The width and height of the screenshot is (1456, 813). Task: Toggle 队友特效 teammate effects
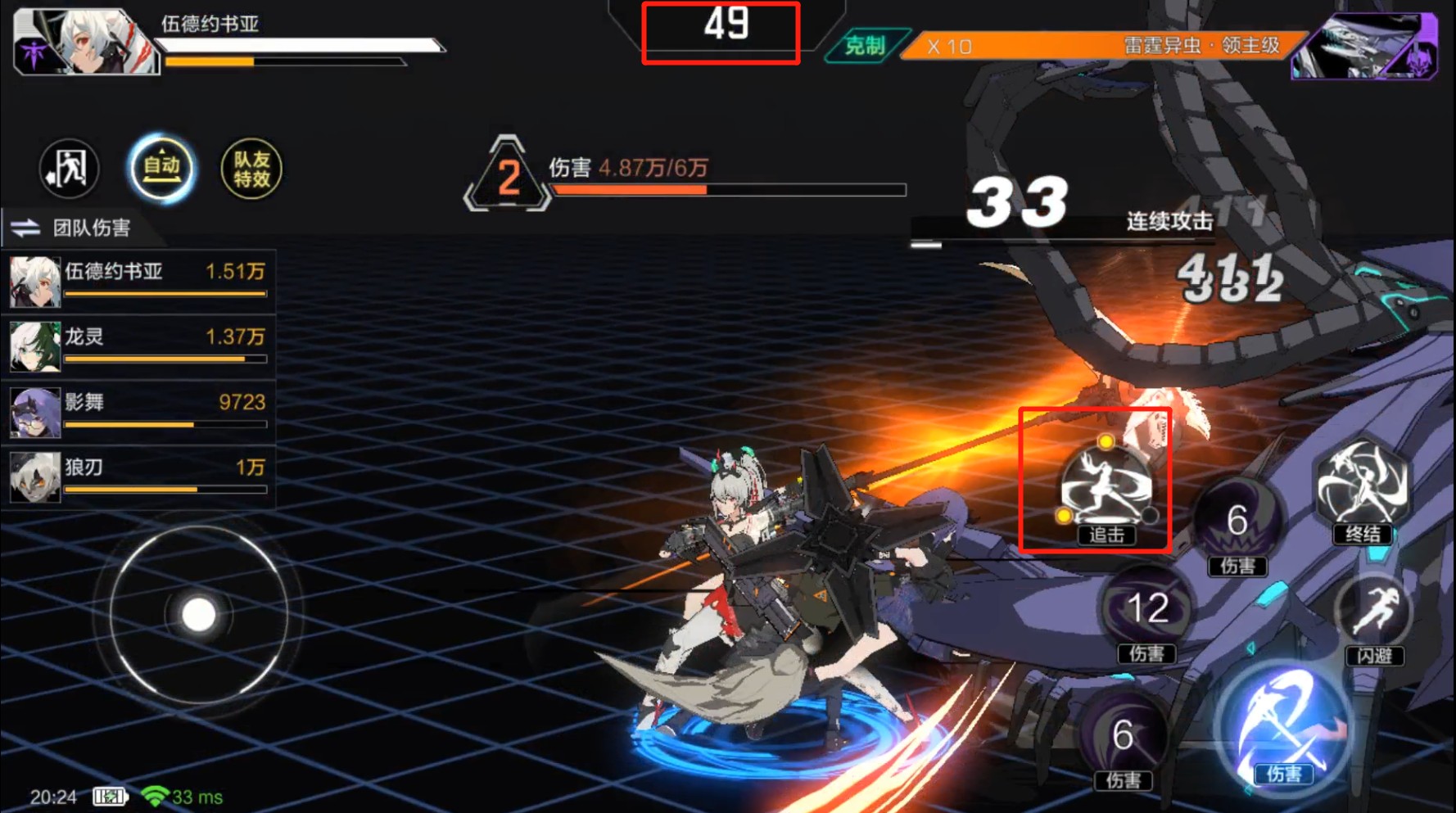[251, 169]
